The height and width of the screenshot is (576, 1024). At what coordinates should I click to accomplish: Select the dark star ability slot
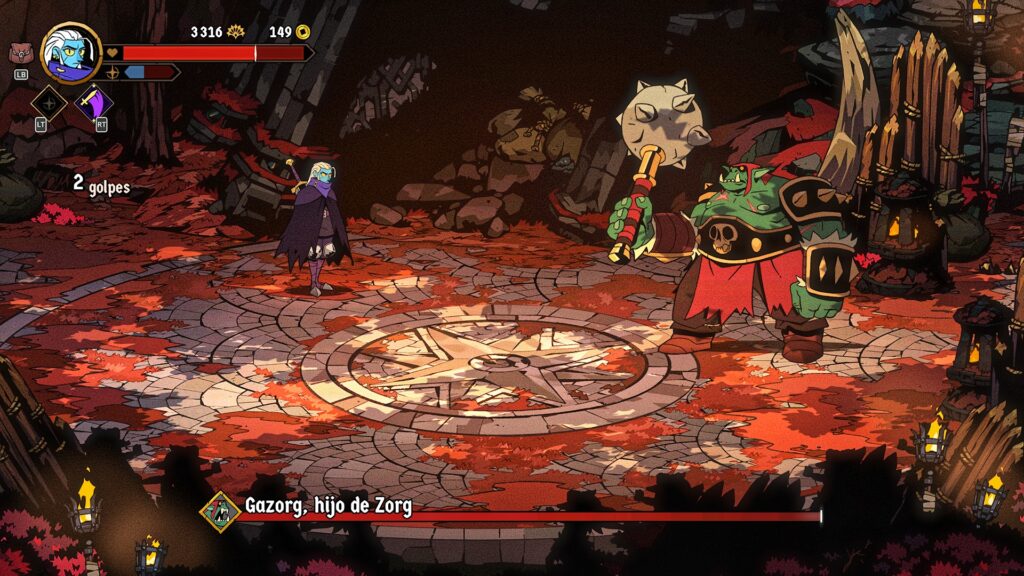(x=49, y=104)
